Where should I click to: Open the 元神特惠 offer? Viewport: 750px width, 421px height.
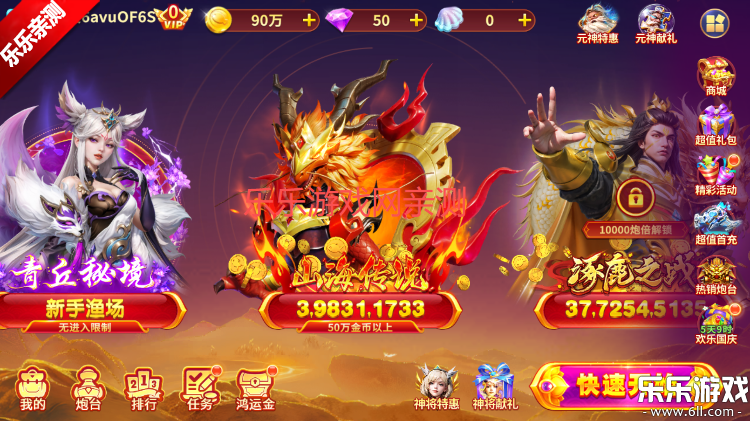[598, 24]
